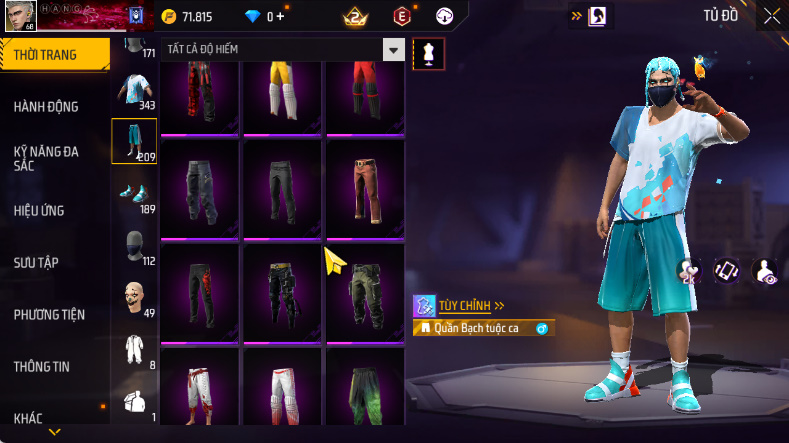Open the Kỹ Năng Đa Sắc tab
Image resolution: width=789 pixels, height=443 pixels.
pyautogui.click(x=46, y=158)
